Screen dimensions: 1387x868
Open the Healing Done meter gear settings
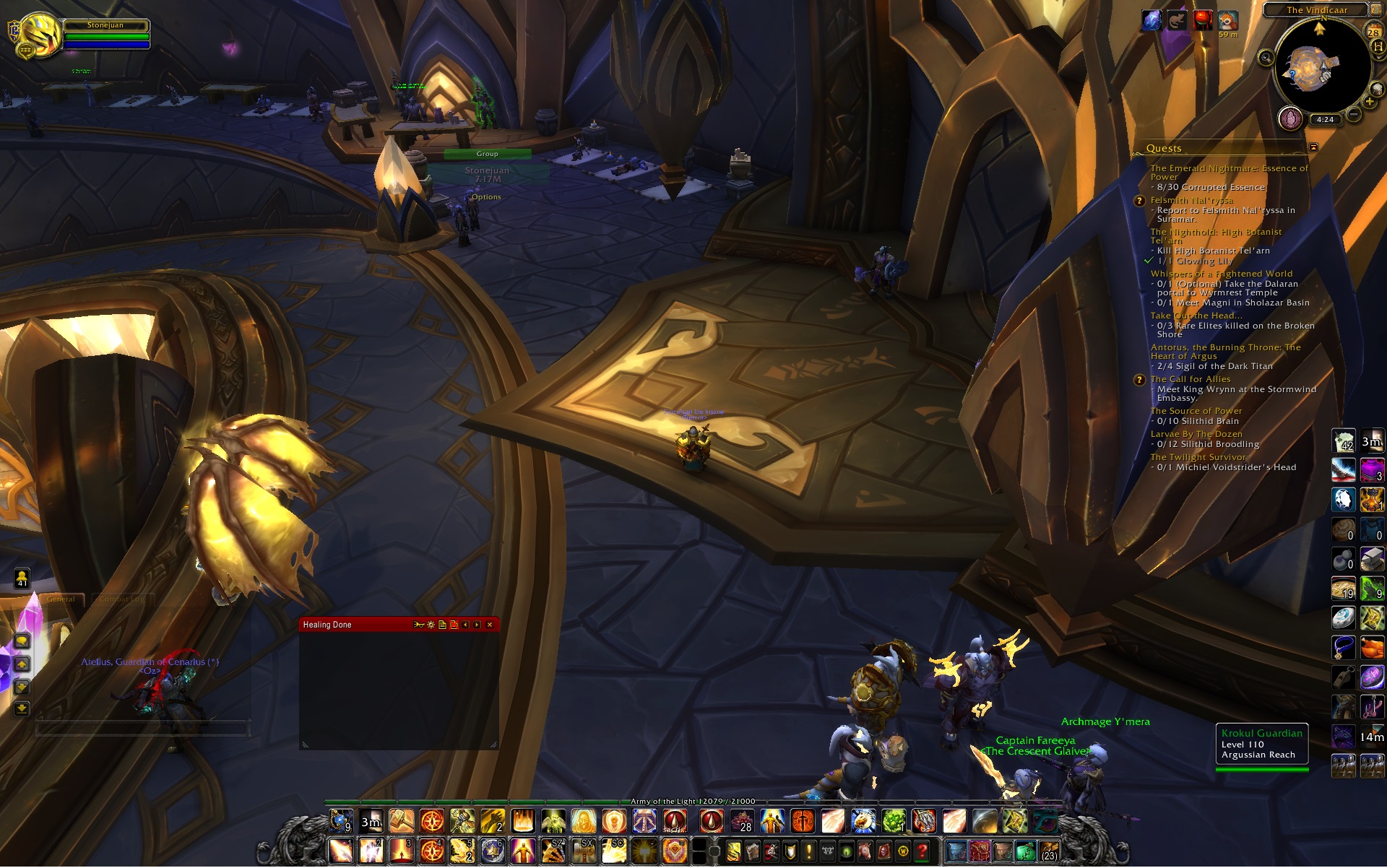coord(431,625)
